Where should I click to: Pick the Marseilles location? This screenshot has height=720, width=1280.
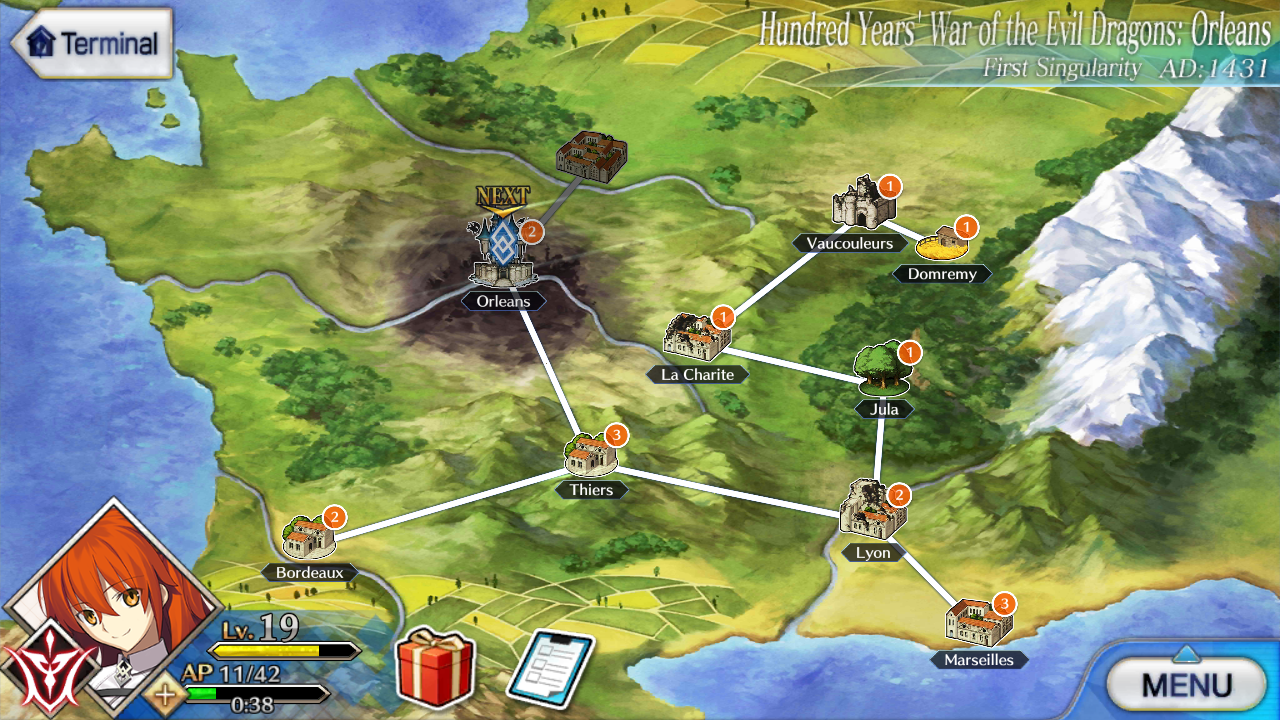pyautogui.click(x=978, y=623)
